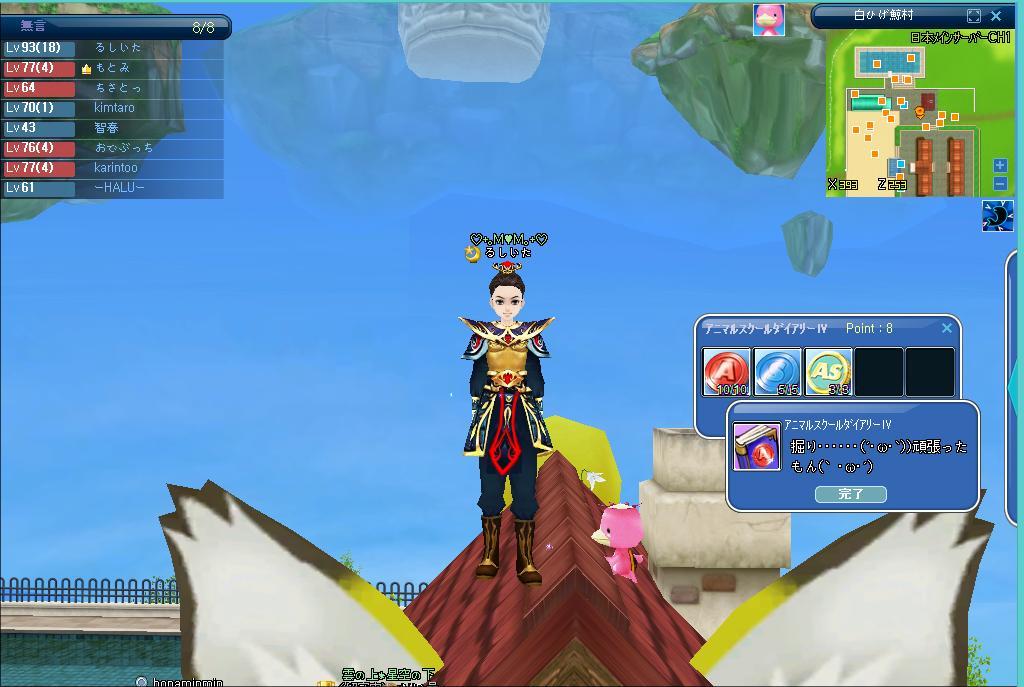Screen dimensions: 1024x687
Task: Close the Animal School Diary IV panel
Action: click(x=947, y=328)
